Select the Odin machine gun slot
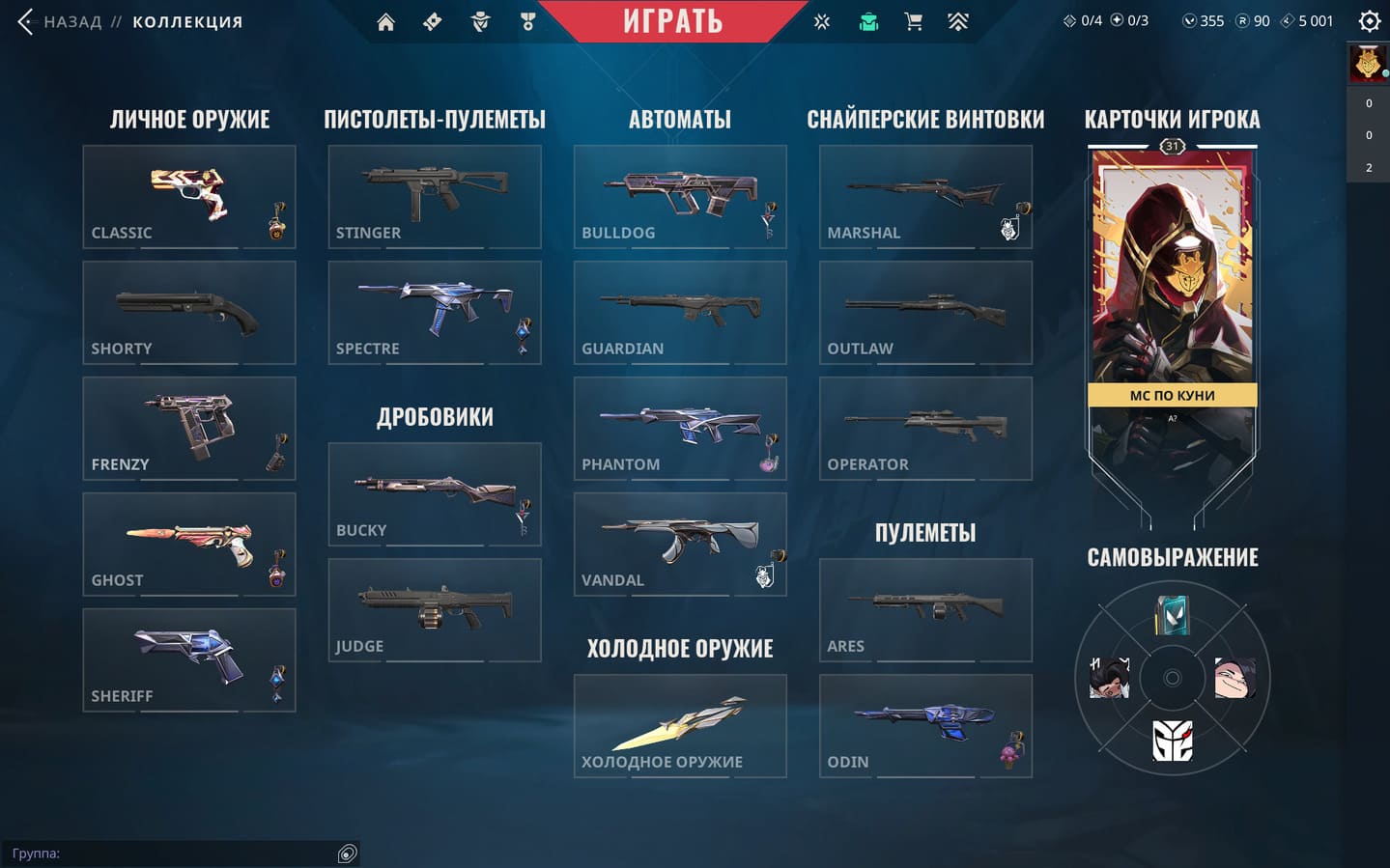Screen dimensions: 1390x868 click(x=924, y=726)
